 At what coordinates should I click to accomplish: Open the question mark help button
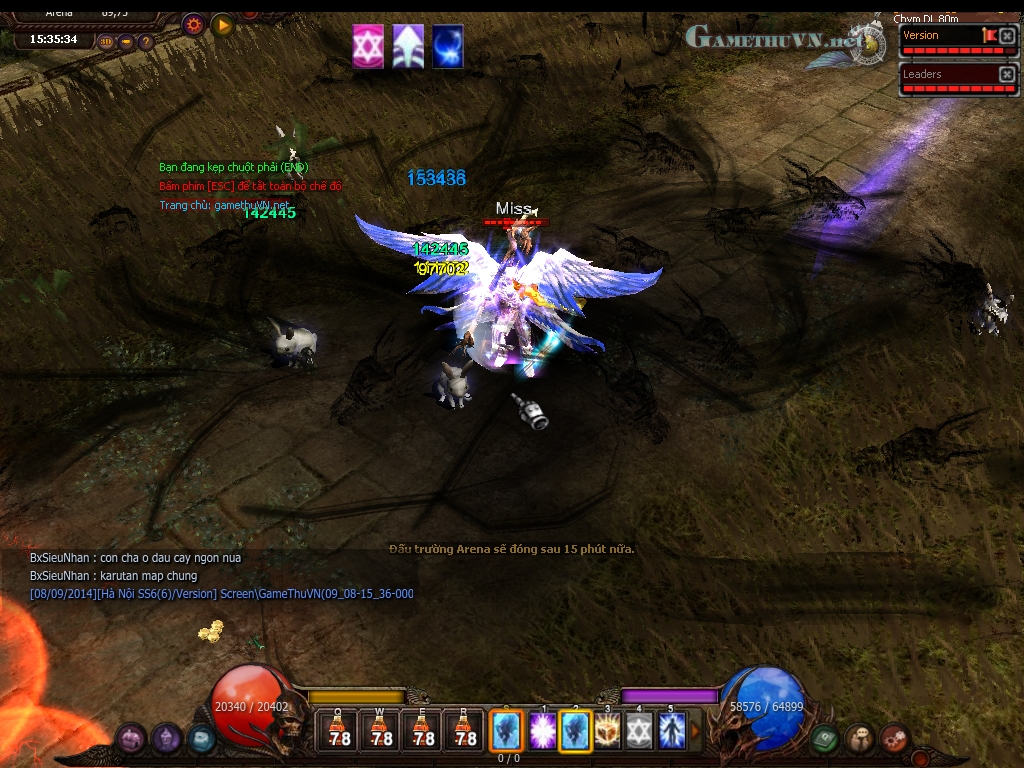point(146,42)
